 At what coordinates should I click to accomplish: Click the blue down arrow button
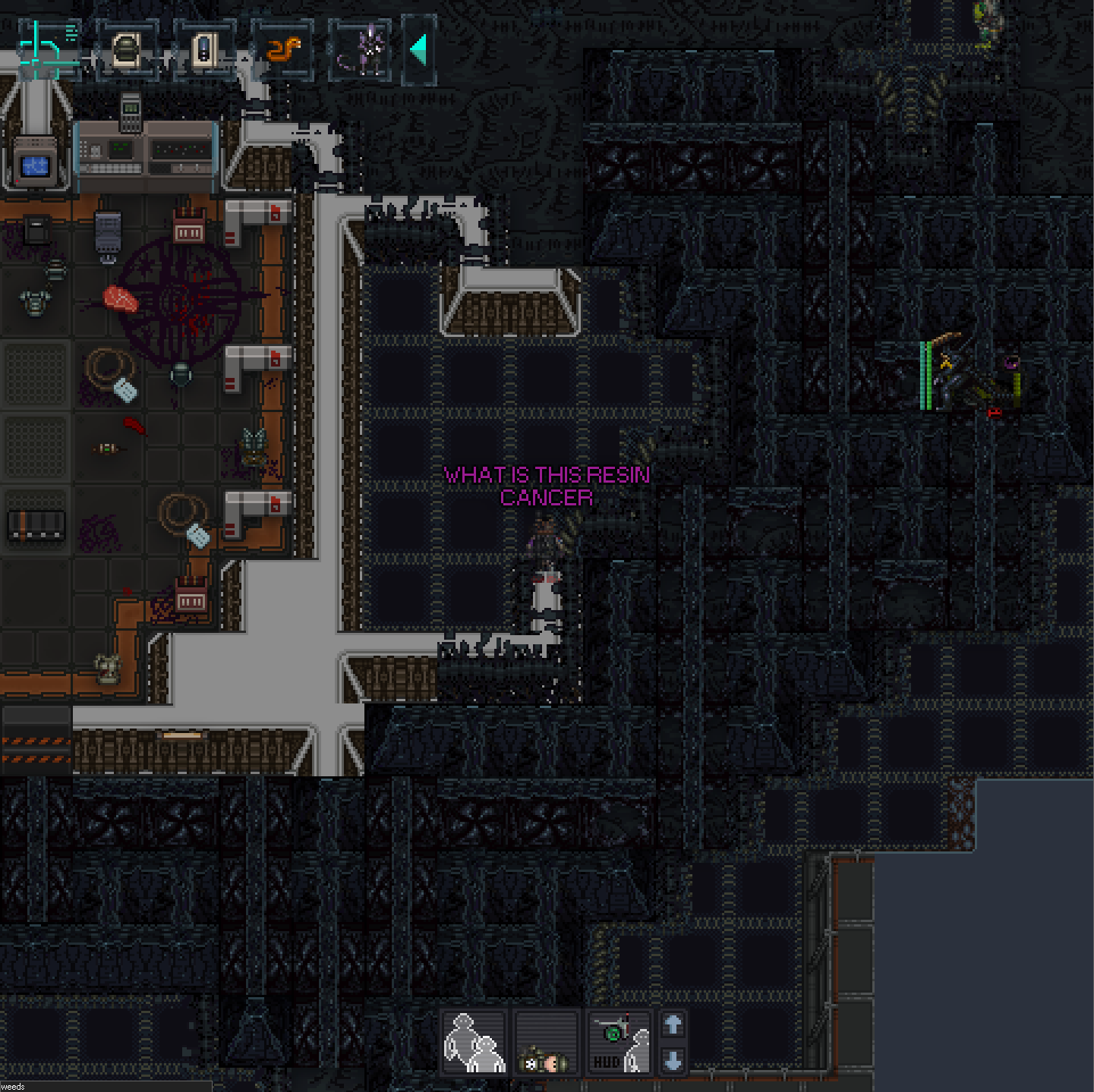(673, 1060)
